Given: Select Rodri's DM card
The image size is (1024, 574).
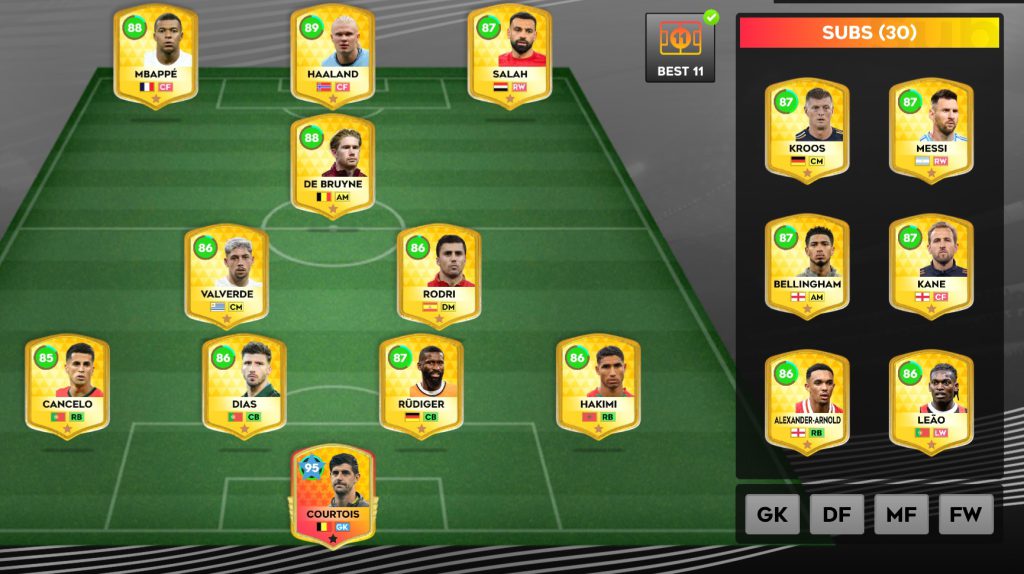Looking at the screenshot, I should point(439,275).
